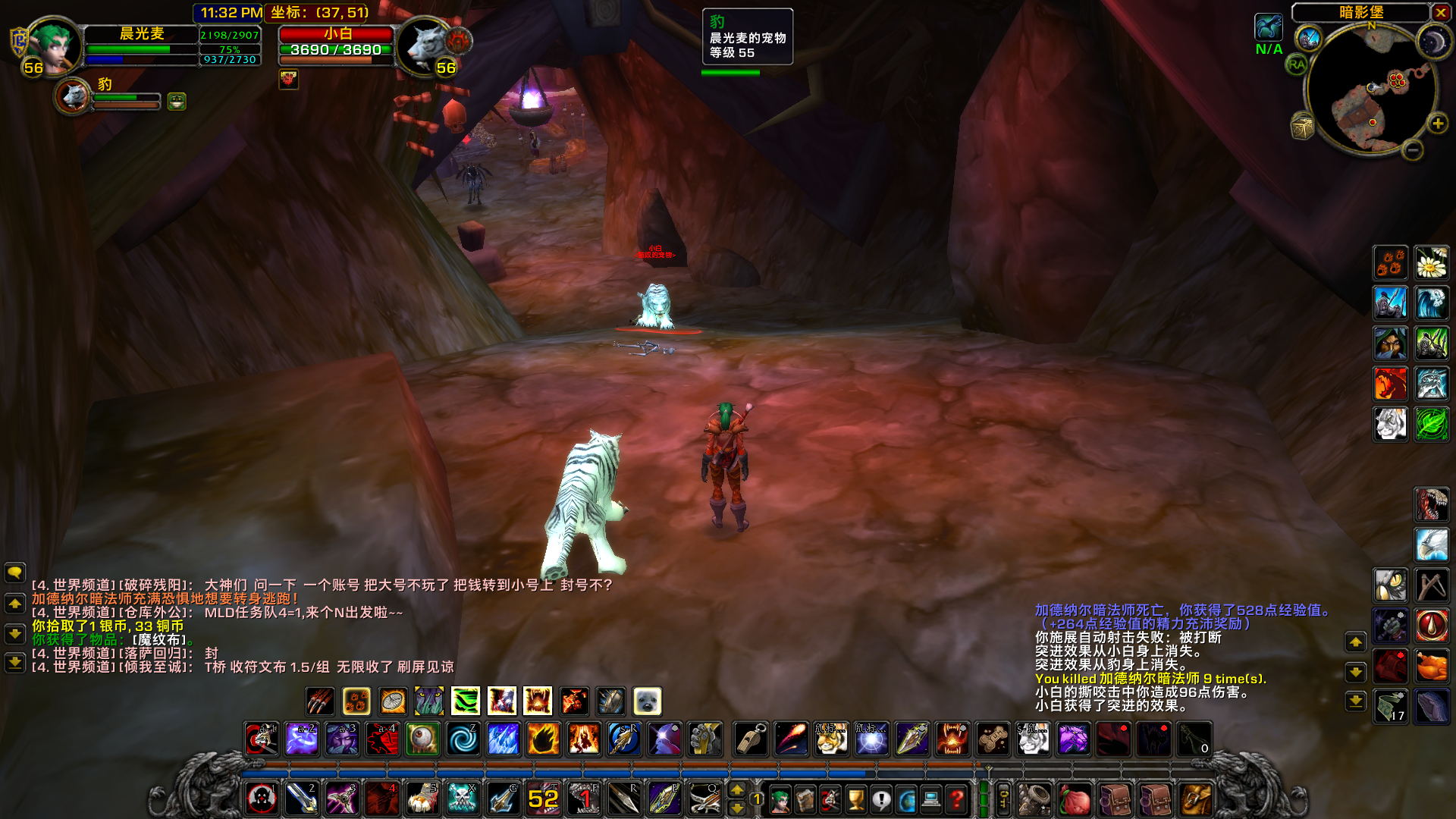Viewport: 1456px width, 819px height.
Task: Zoom in the minimap with plus button
Action: pyautogui.click(x=1437, y=124)
